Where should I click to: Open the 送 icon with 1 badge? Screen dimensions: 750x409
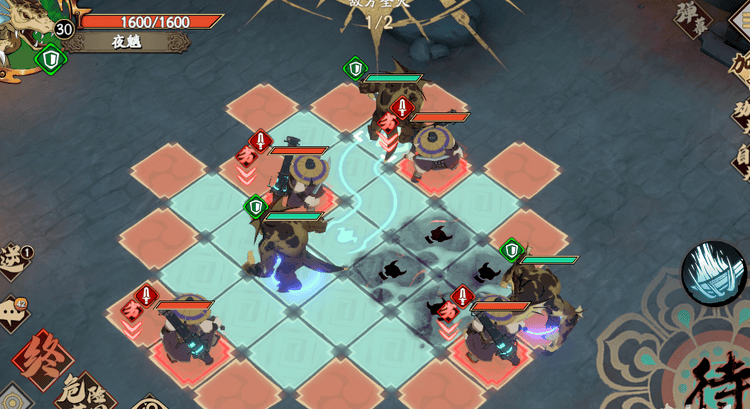(x=14, y=260)
